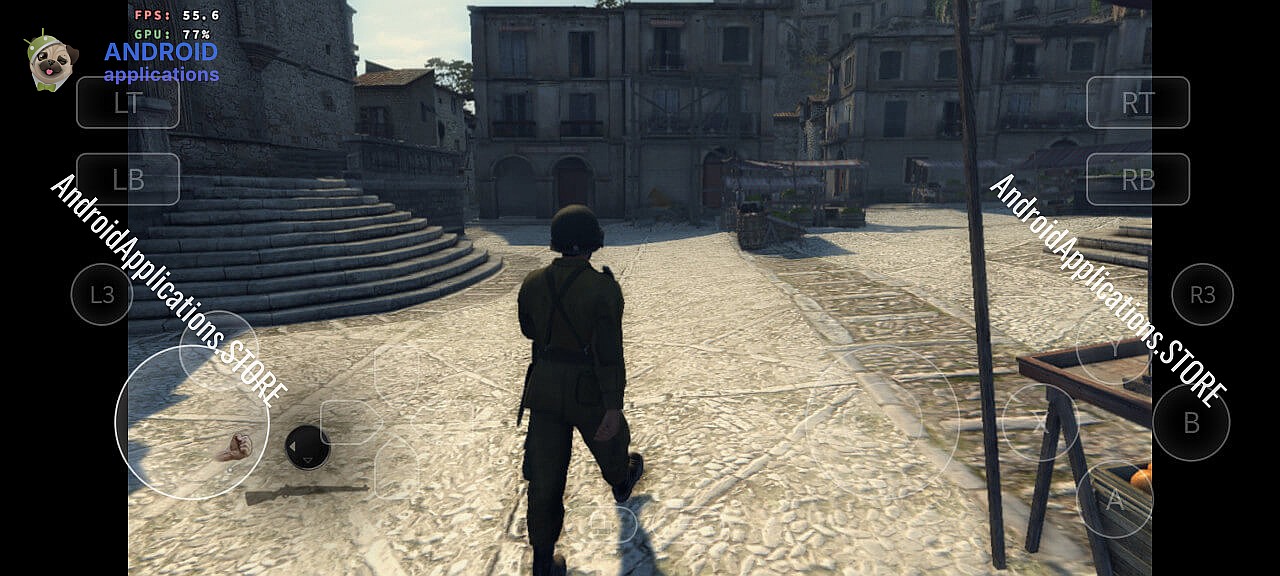The image size is (1280, 576).
Task: Tap the X face button
Action: pos(1039,422)
